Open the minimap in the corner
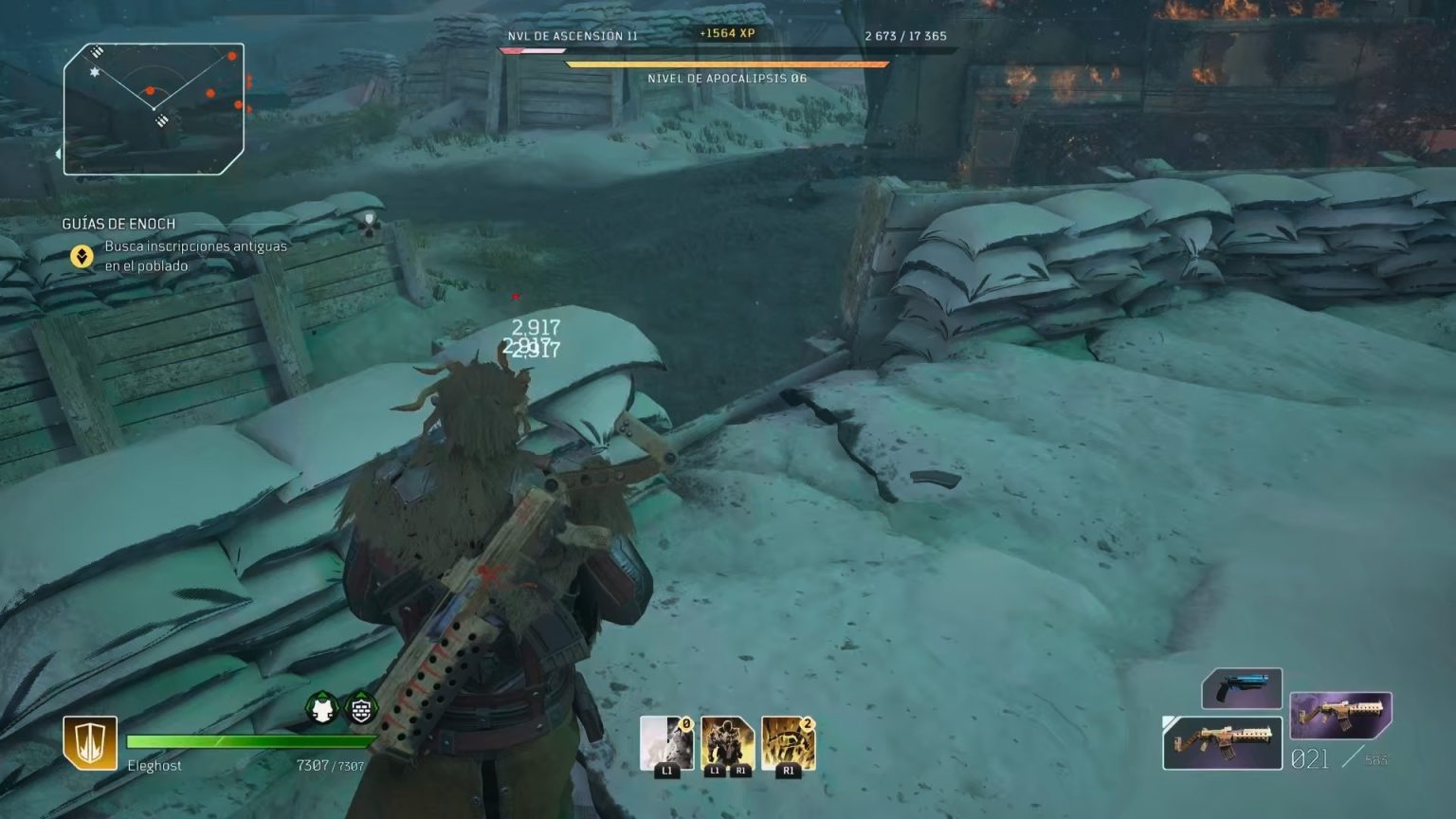Screen dimensions: 1456x819 point(155,109)
